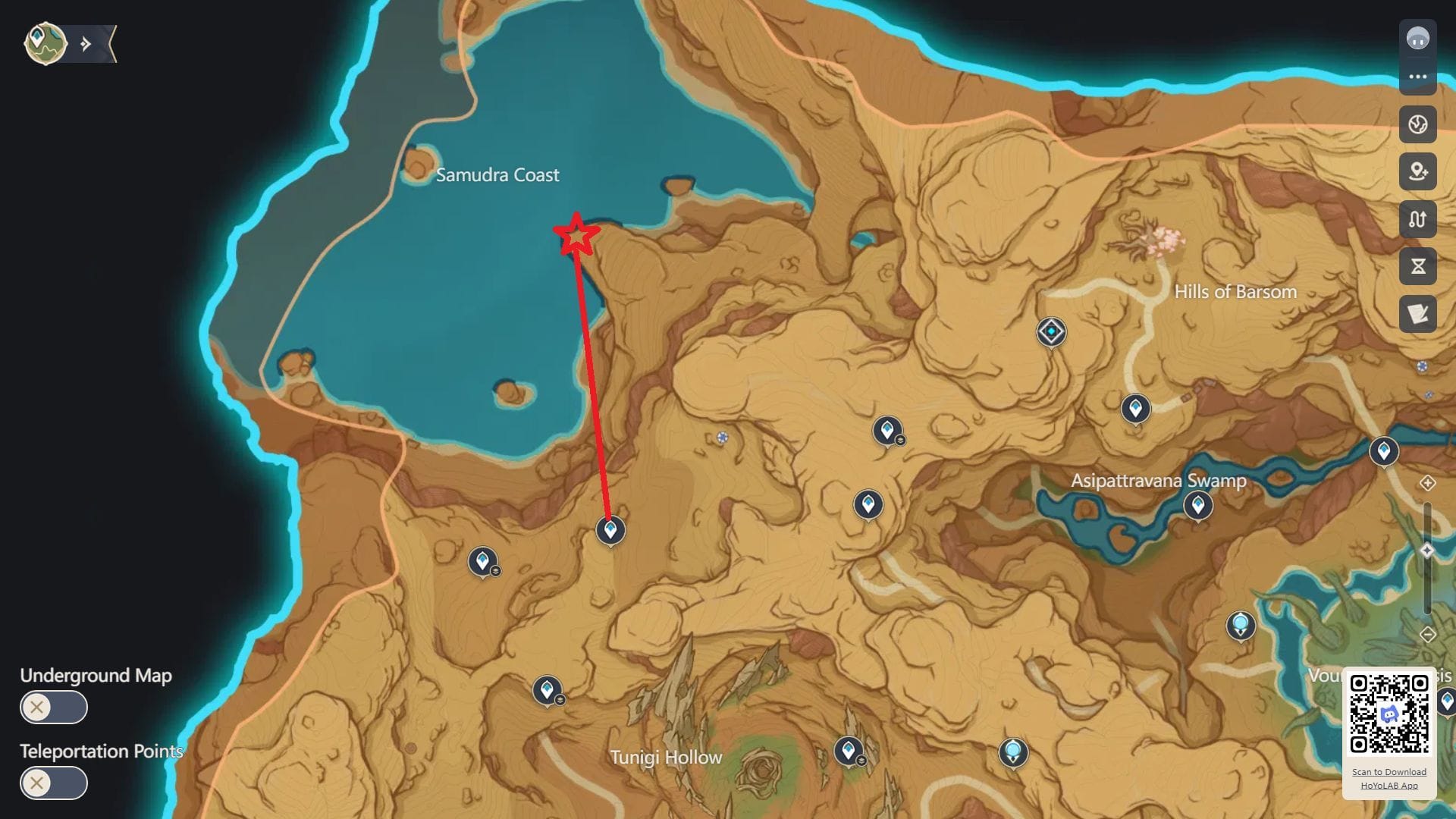Open the three-dots more options menu

coord(1417,77)
